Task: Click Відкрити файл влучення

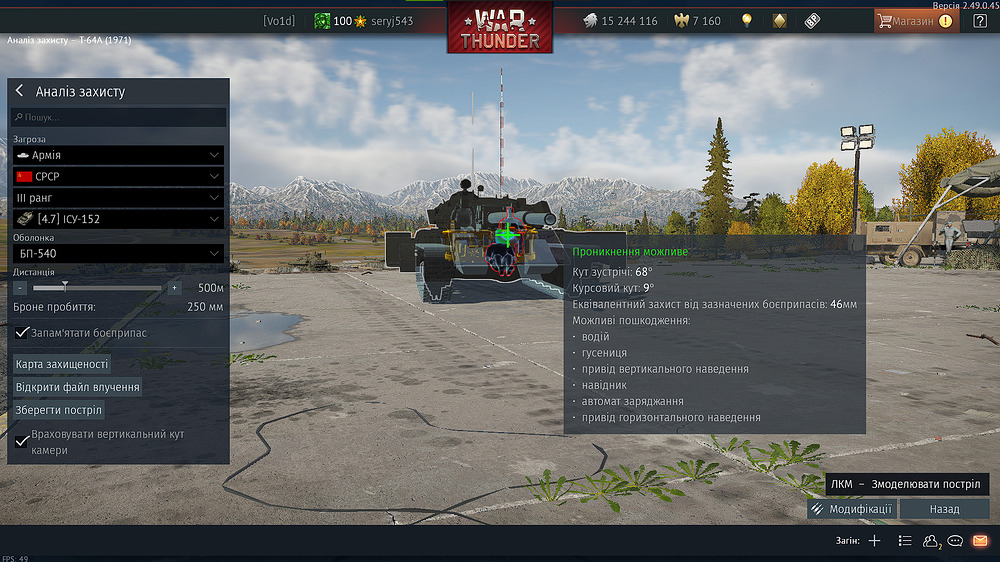Action: point(77,387)
